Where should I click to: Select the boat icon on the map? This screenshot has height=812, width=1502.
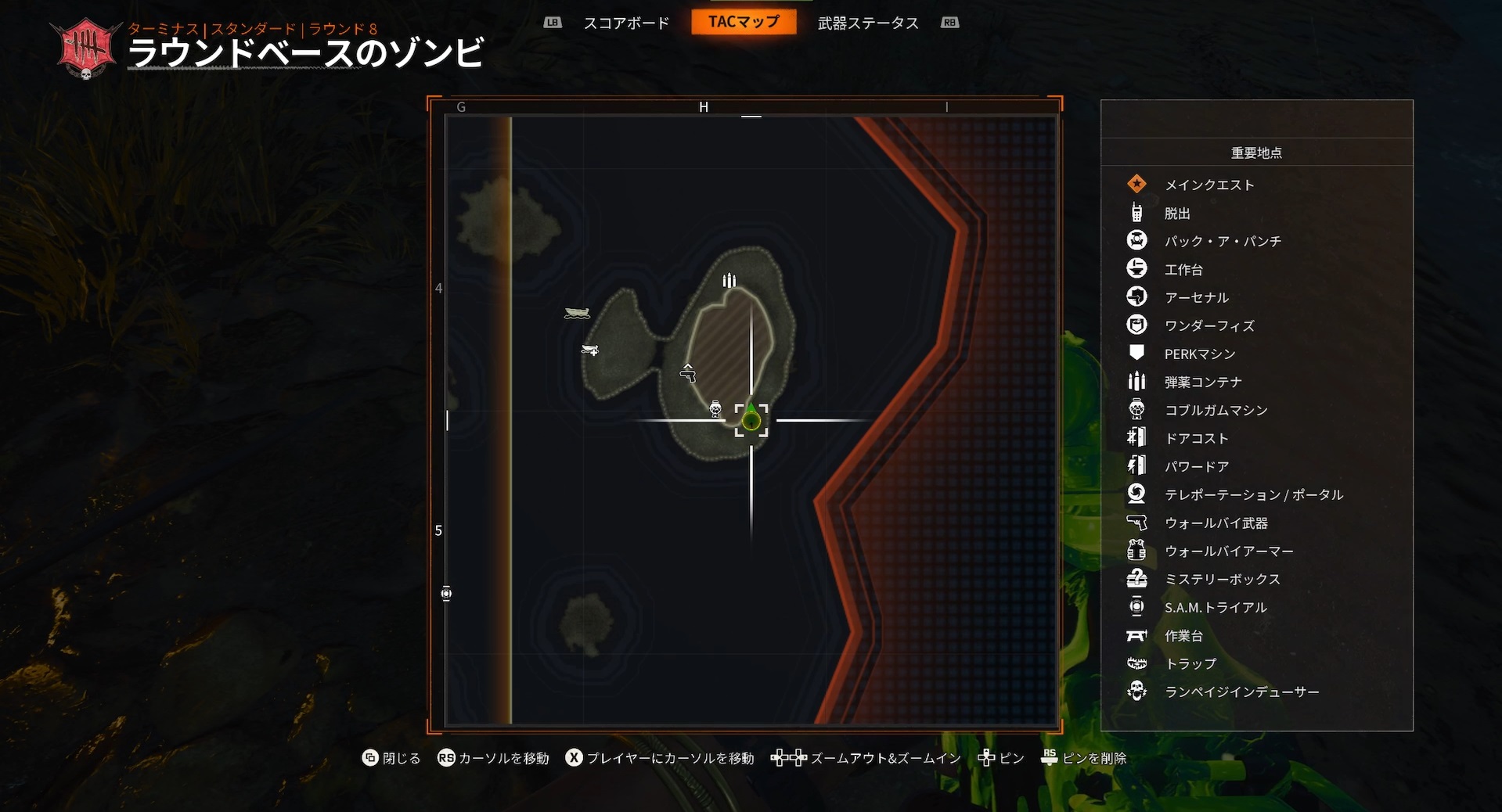point(577,313)
